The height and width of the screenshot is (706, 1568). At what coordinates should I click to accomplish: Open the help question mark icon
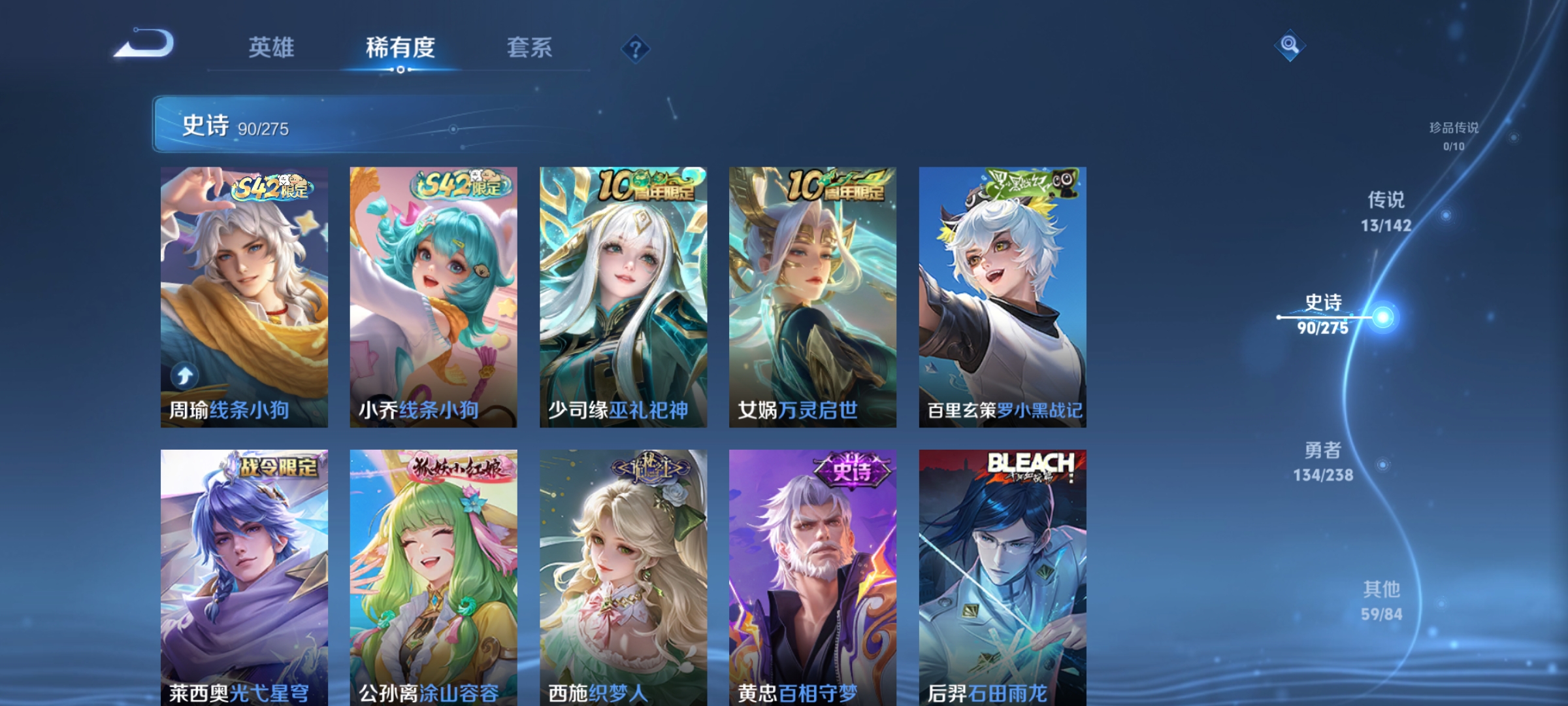tap(635, 47)
